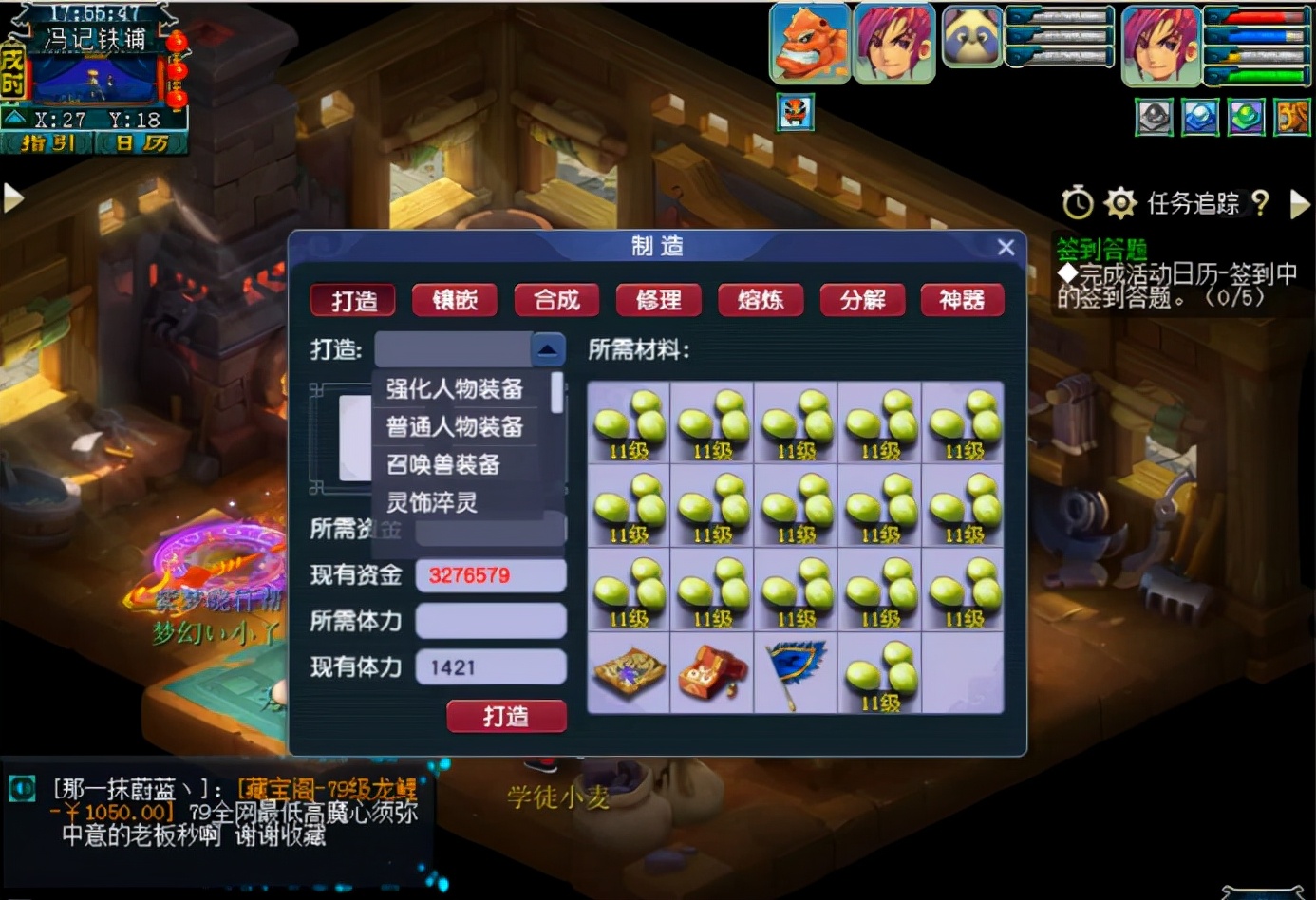Viewport: 1316px width, 900px height.
Task: Open the 分解 (decompose) function
Action: (x=862, y=300)
